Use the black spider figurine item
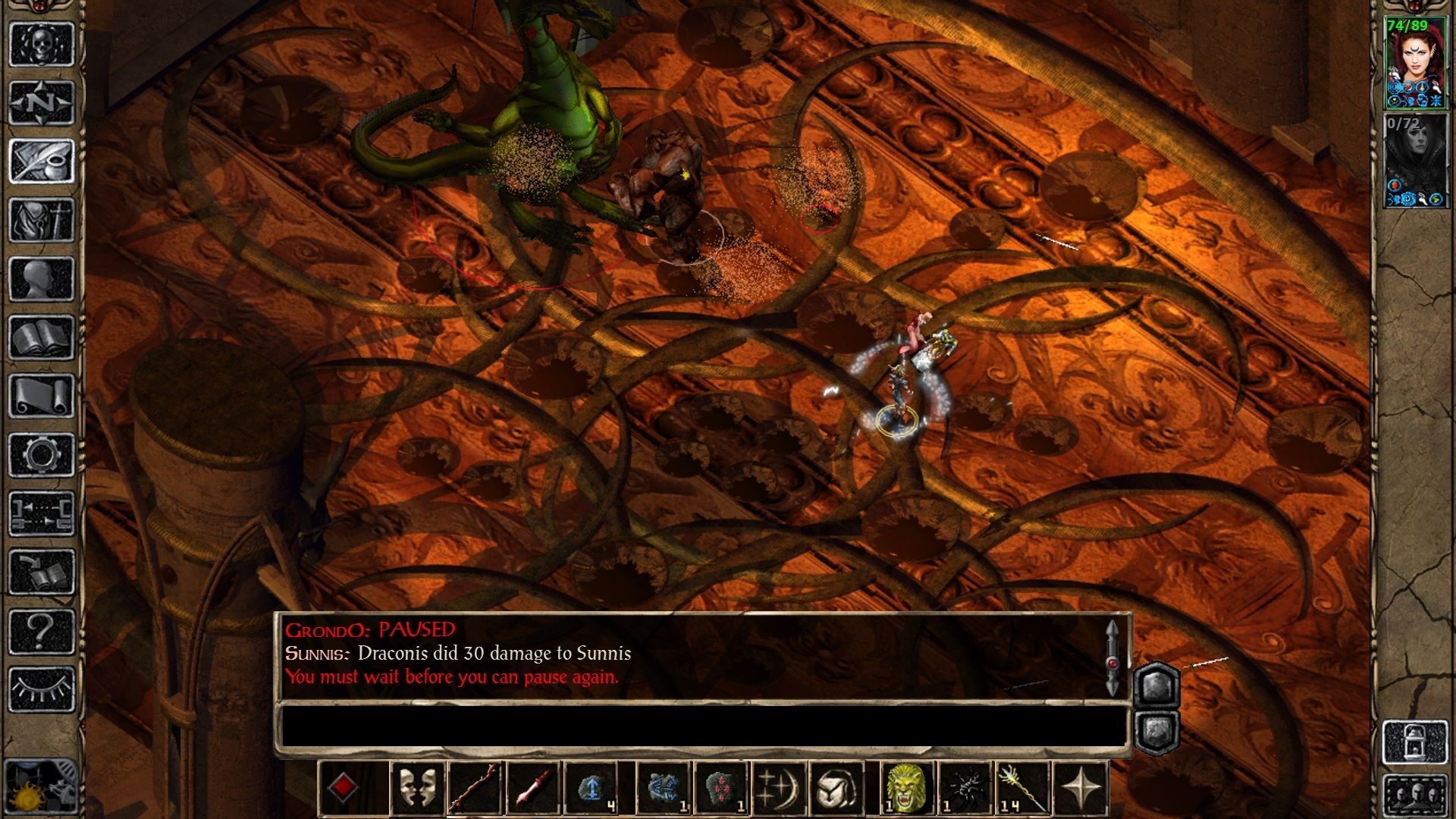This screenshot has height=819, width=1456. pos(965,788)
